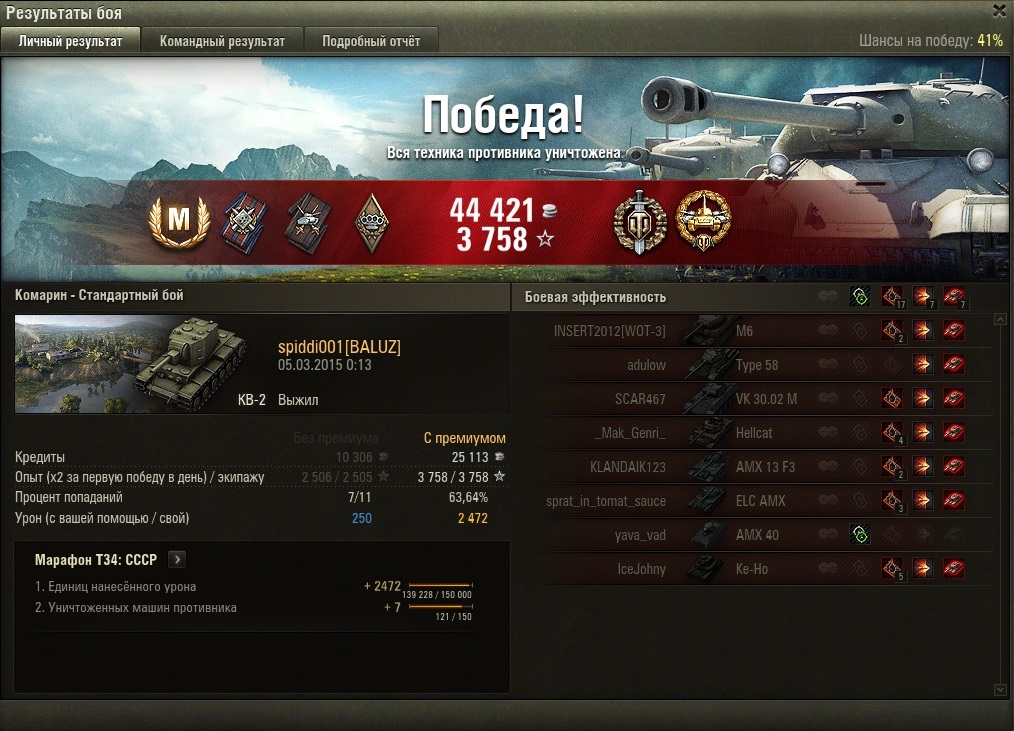Viewport: 1014px width, 731px height.
Task: Pick the IceJohny Ke-Ho row
Action: pos(750,569)
